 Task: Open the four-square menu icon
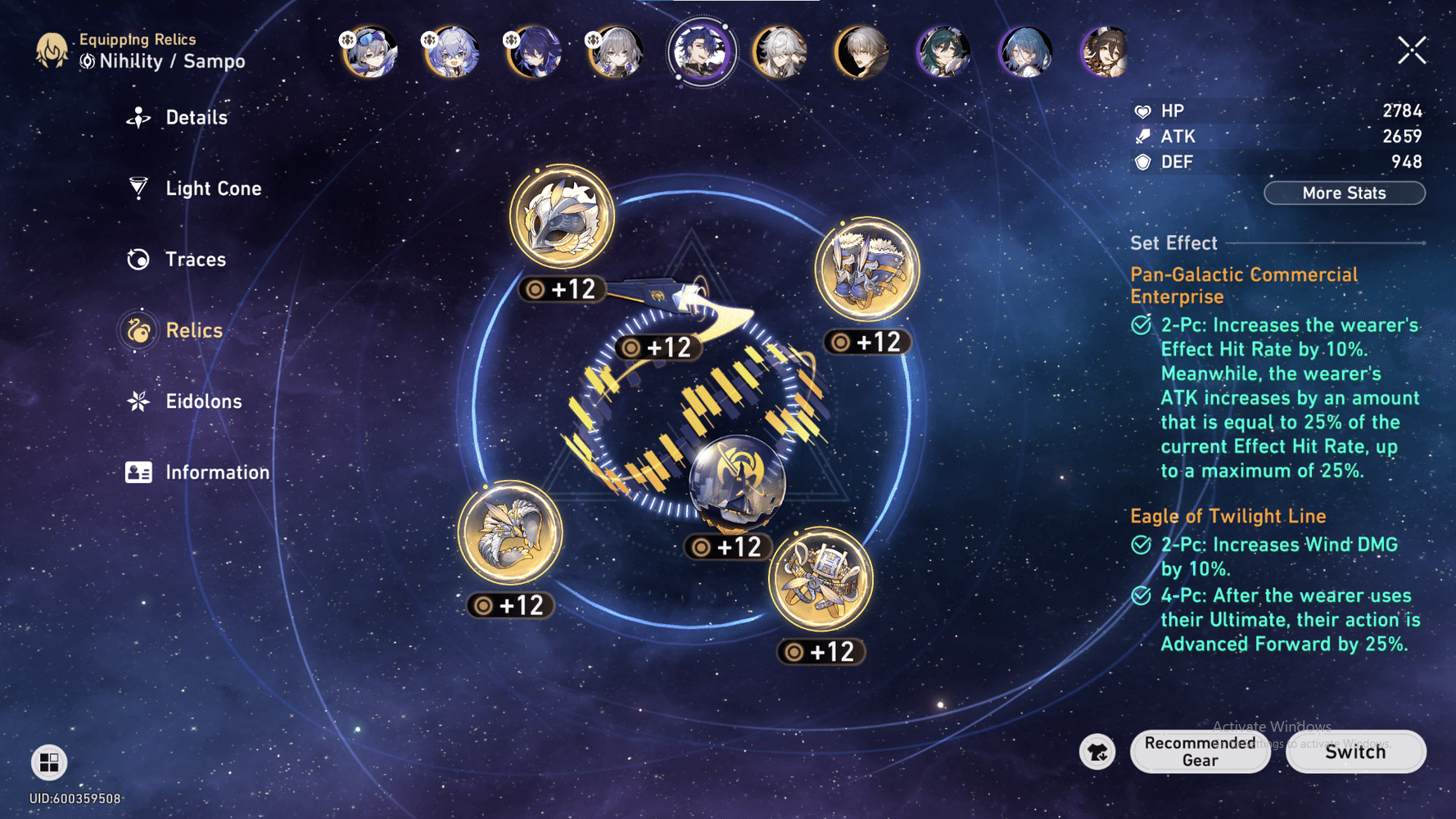click(49, 762)
